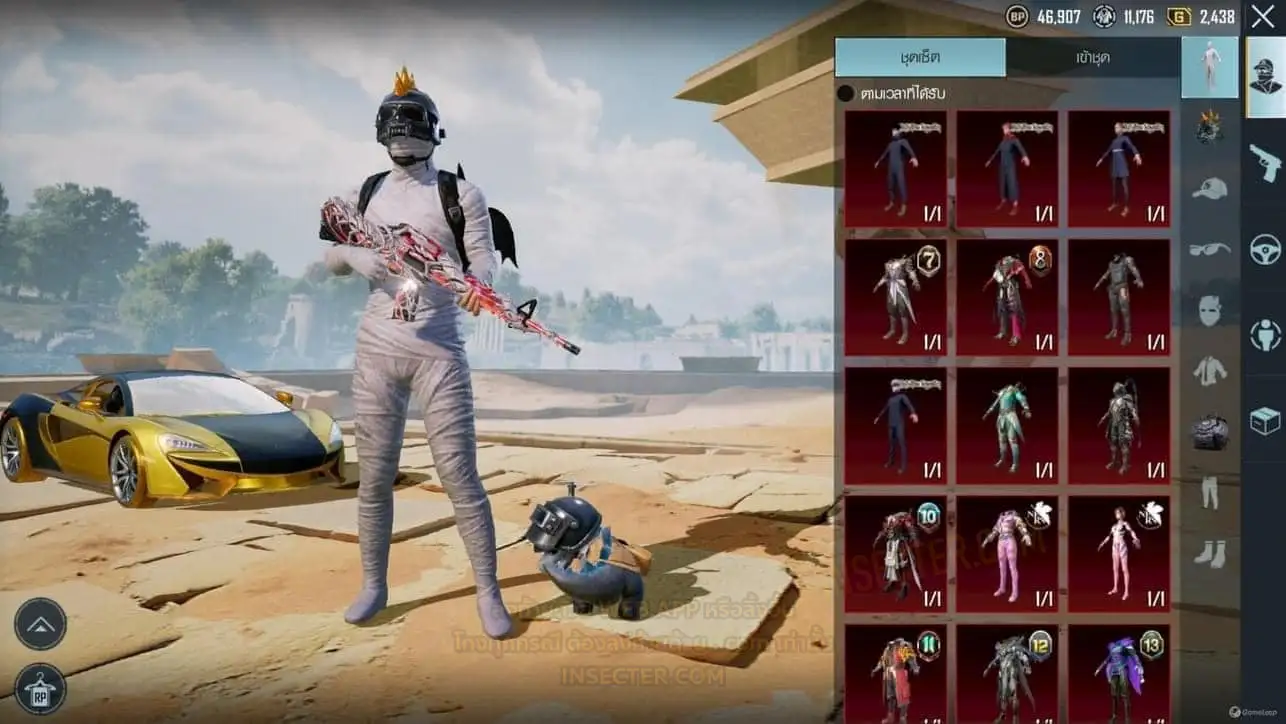
Task: Select the purple outfit with badge 13
Action: 1119,673
